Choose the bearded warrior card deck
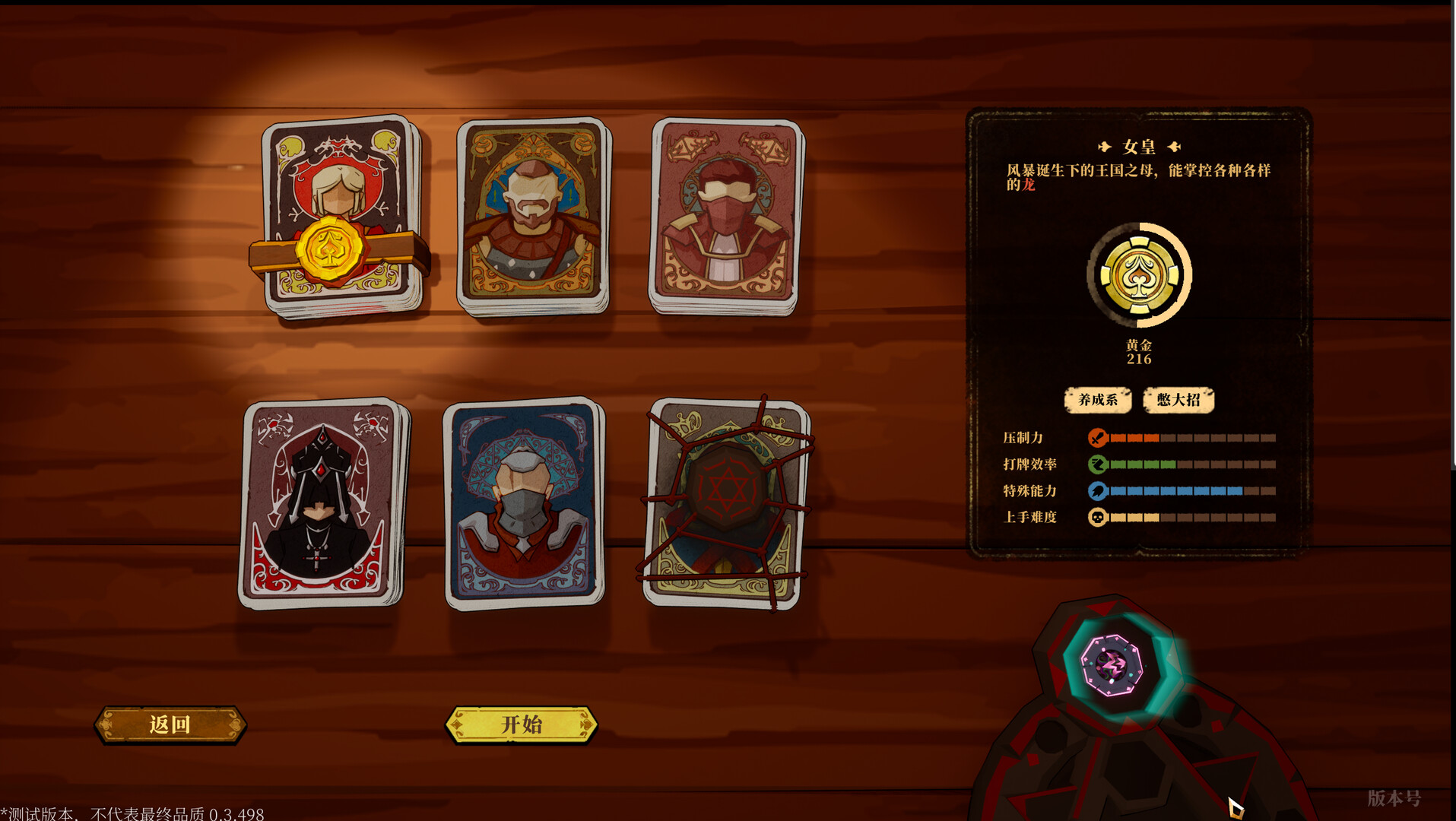This screenshot has width=1456, height=821. [533, 215]
